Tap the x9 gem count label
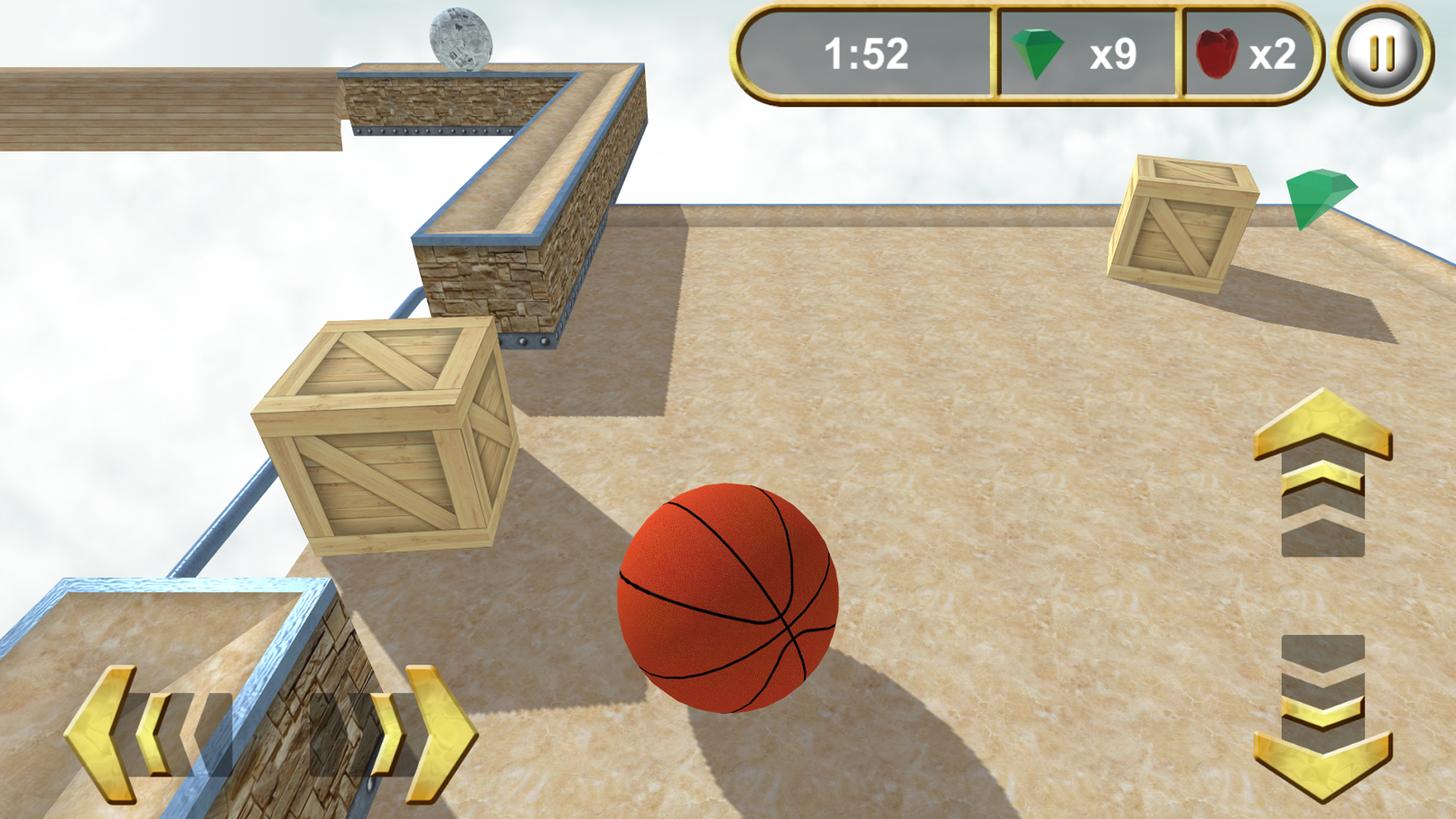The width and height of the screenshot is (1456, 819). point(1111,53)
